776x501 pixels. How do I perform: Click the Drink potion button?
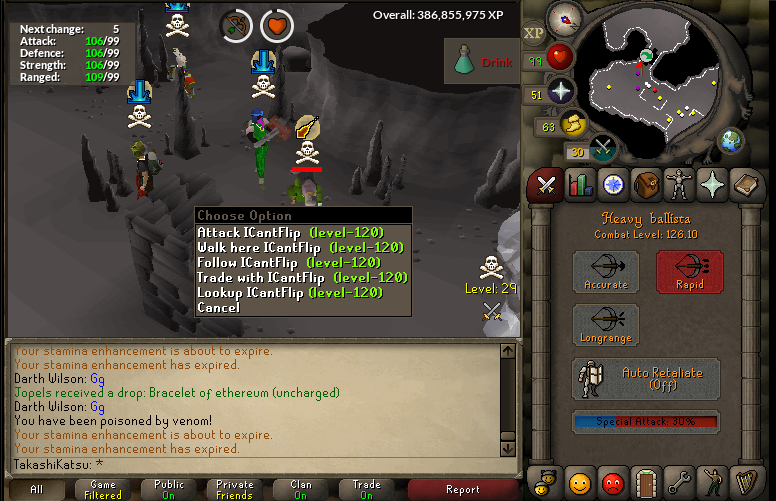click(484, 62)
